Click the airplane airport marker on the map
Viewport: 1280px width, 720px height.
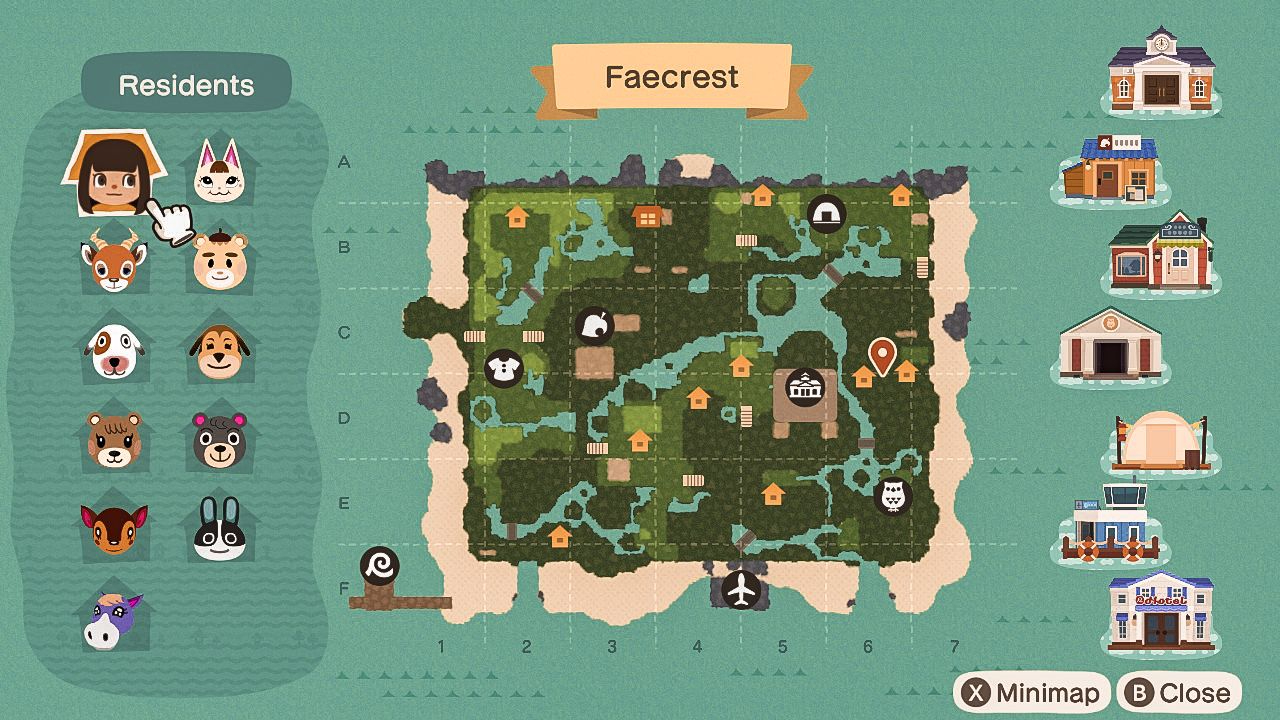741,590
